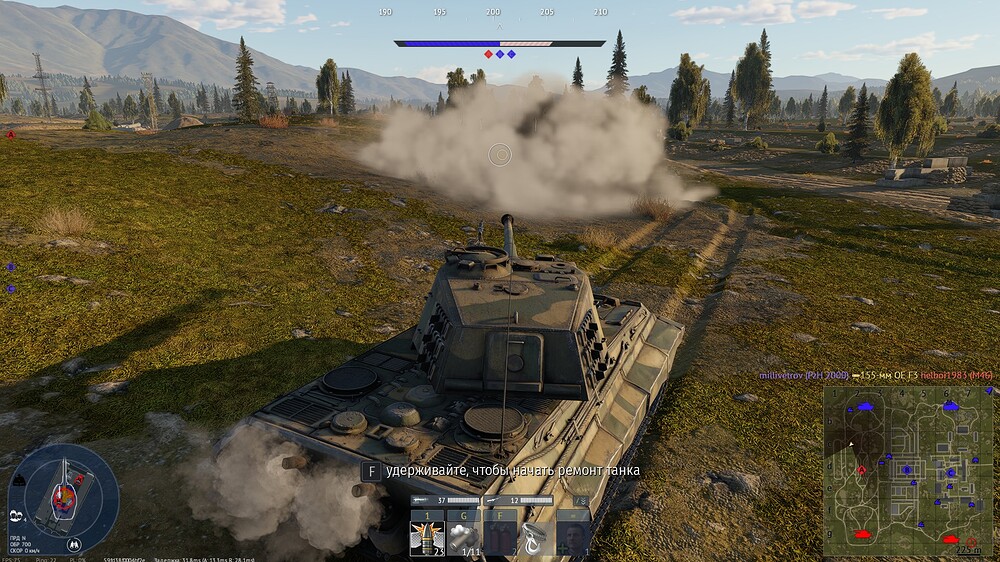The height and width of the screenshot is (562, 1000).
Task: Click capture point B on the minimap
Action: [906, 469]
